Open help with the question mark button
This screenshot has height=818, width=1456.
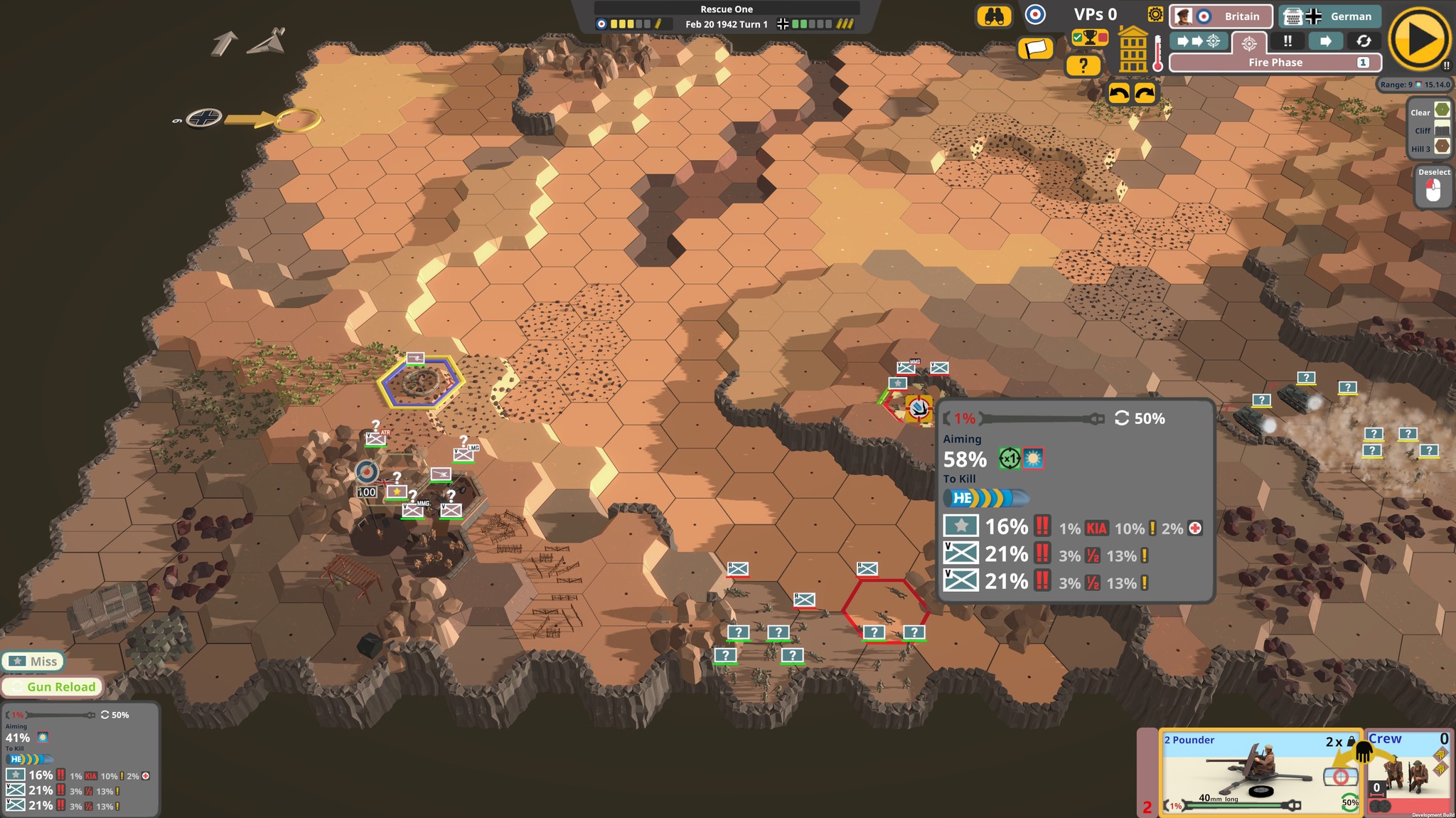coord(1083,65)
